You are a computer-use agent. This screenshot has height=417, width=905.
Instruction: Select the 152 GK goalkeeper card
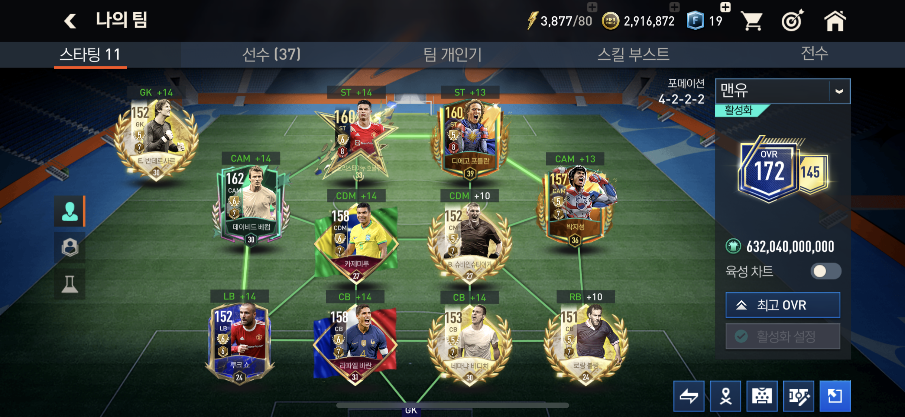150,137
